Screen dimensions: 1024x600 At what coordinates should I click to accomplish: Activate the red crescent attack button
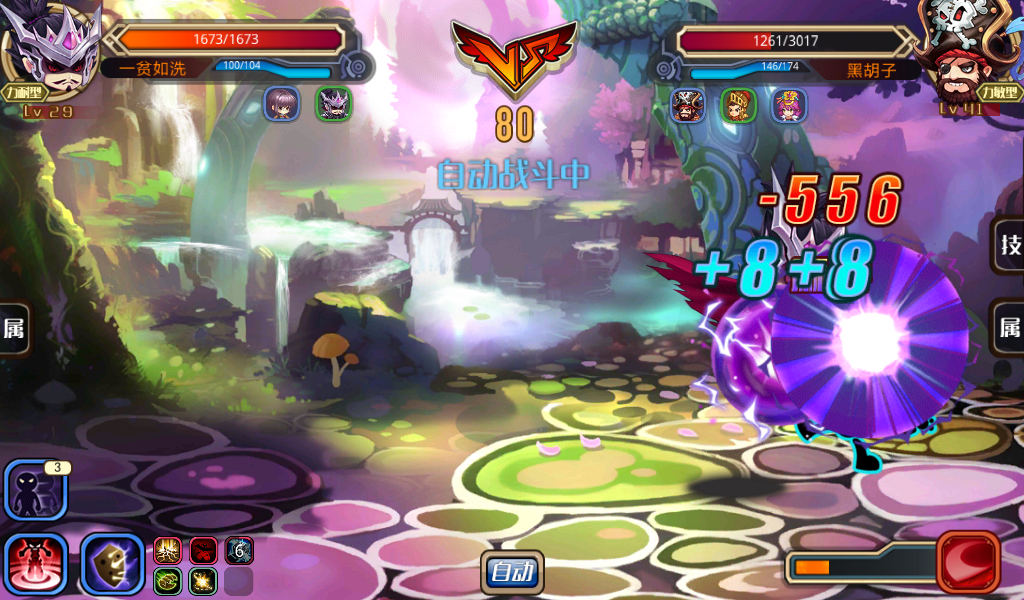(968, 562)
